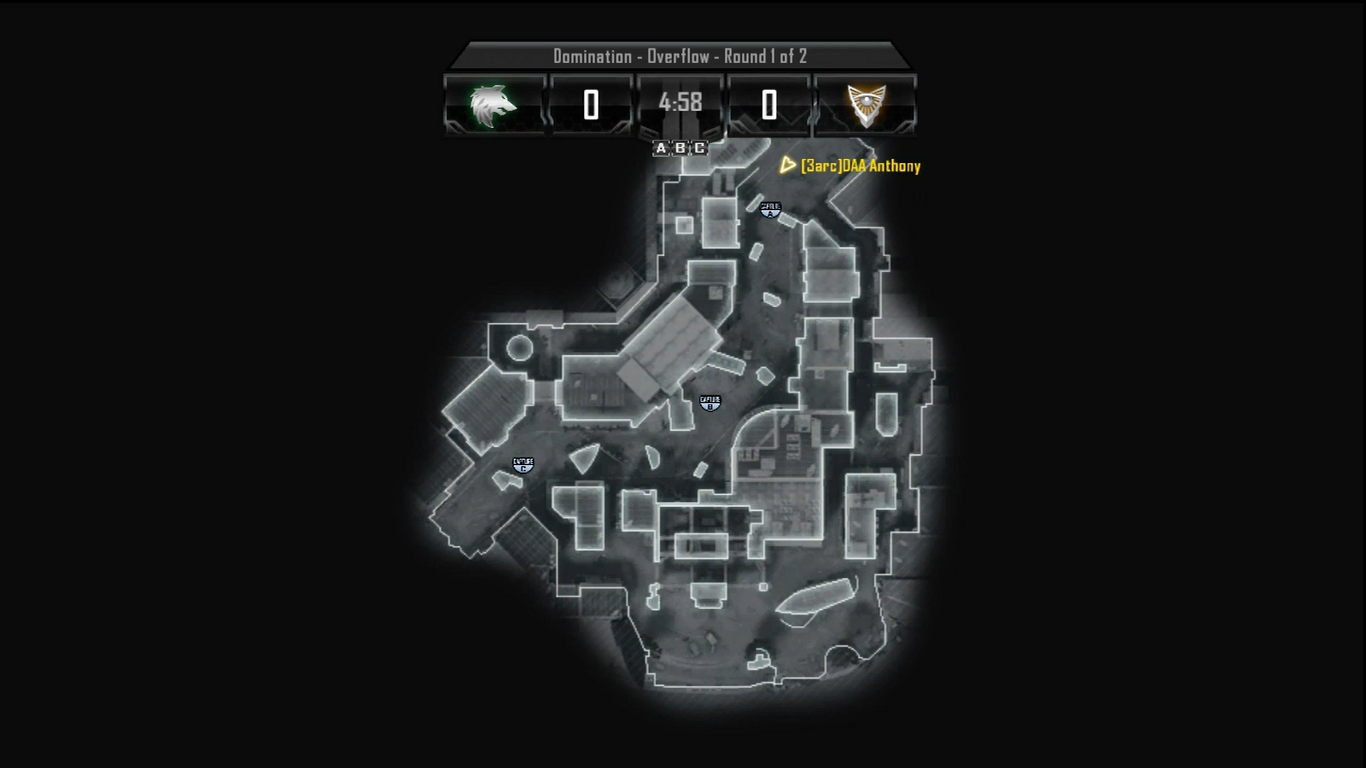Choose the white wolf team emblem
The image size is (1366, 768).
pyautogui.click(x=494, y=104)
